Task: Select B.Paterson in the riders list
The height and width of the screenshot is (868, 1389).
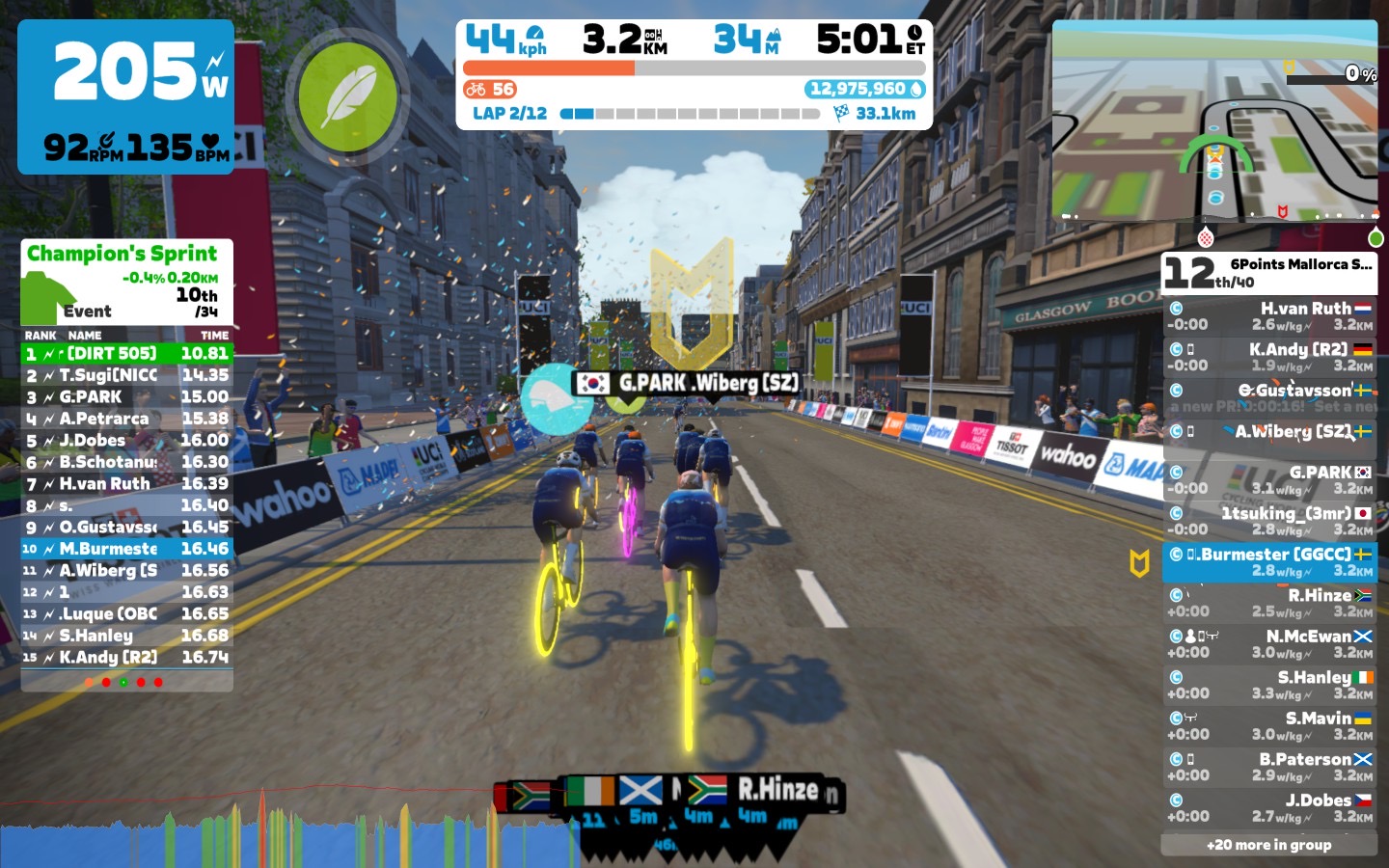Action: [x=1268, y=767]
